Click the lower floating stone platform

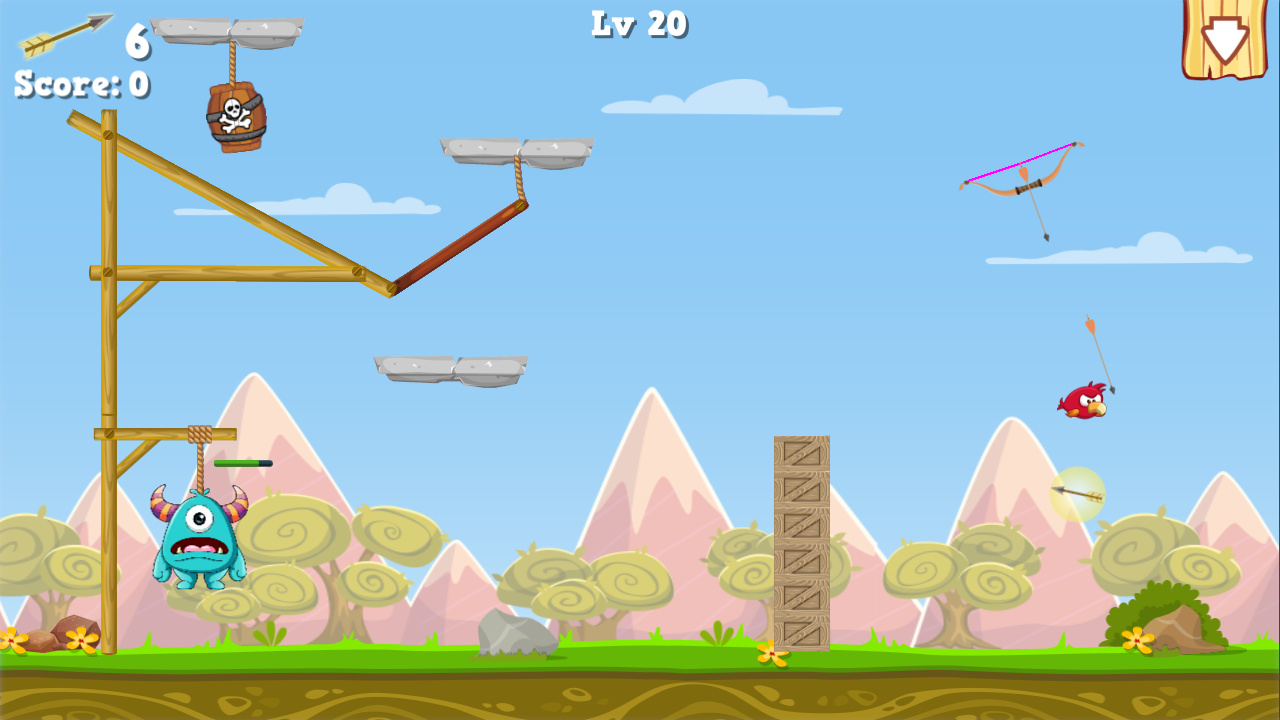[452, 370]
